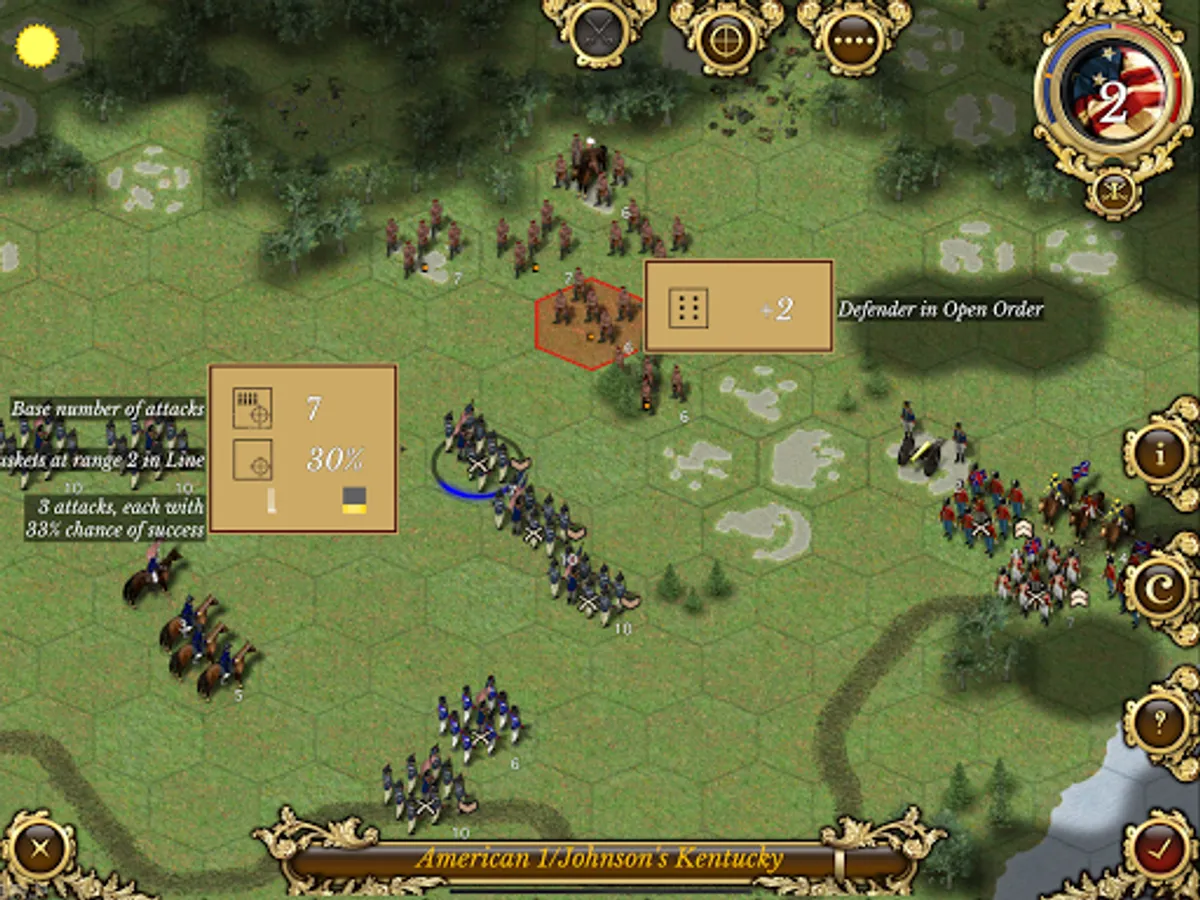1200x900 pixels.
Task: Click the American 1/Johnson's Kentucky name banner
Action: click(x=599, y=858)
